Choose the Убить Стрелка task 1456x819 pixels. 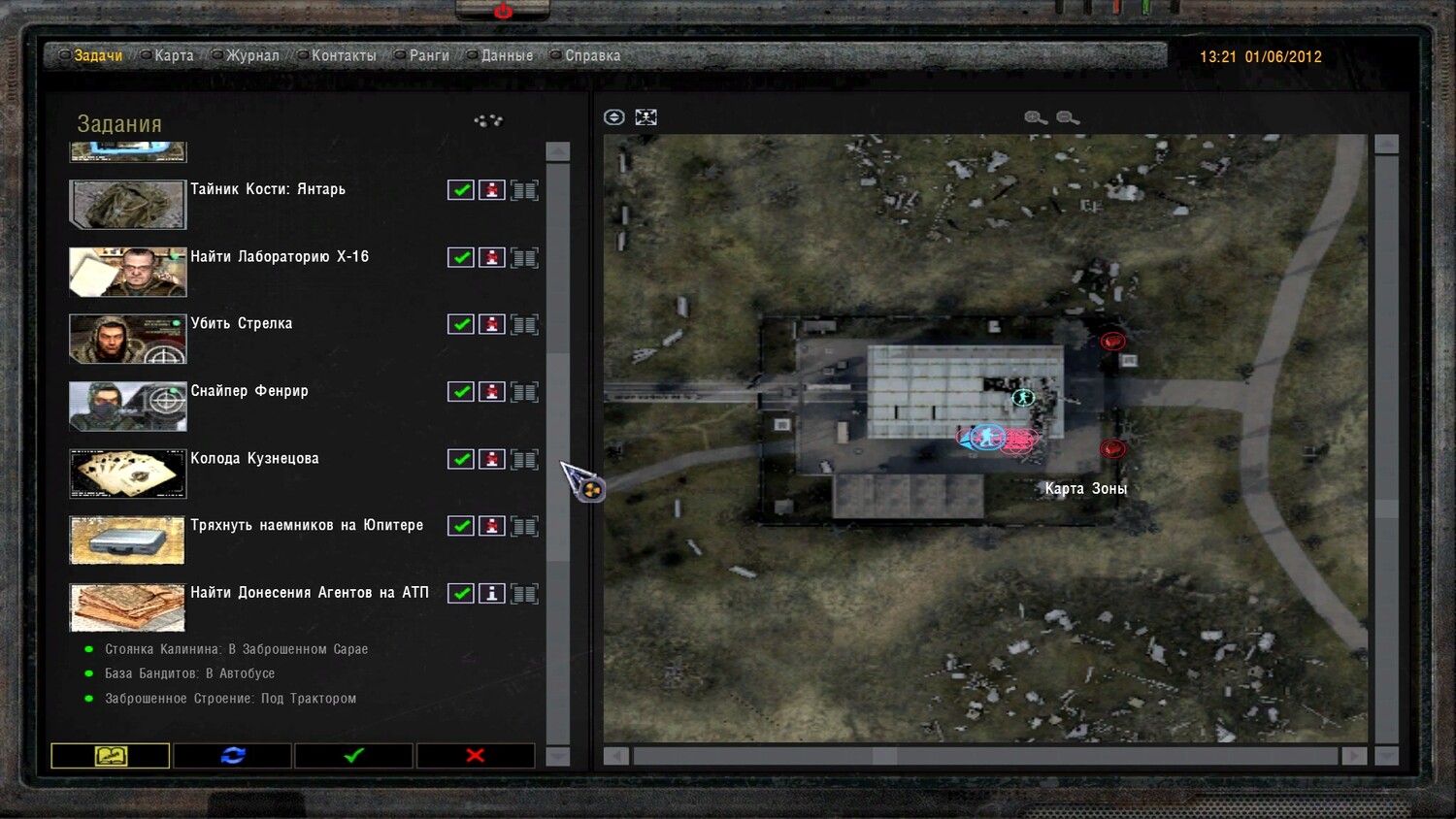pos(241,324)
